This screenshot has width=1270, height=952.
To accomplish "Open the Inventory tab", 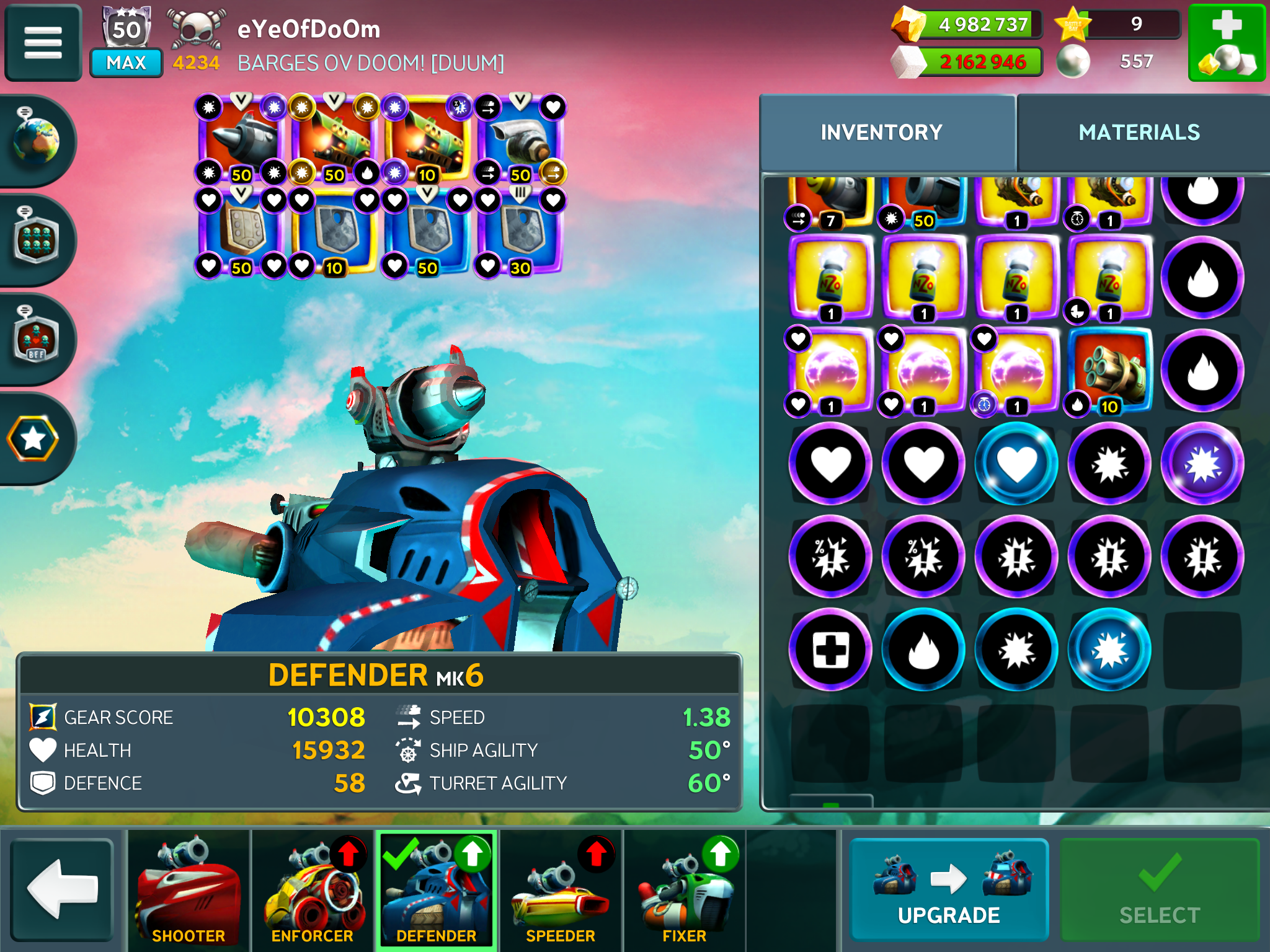I will (881, 133).
